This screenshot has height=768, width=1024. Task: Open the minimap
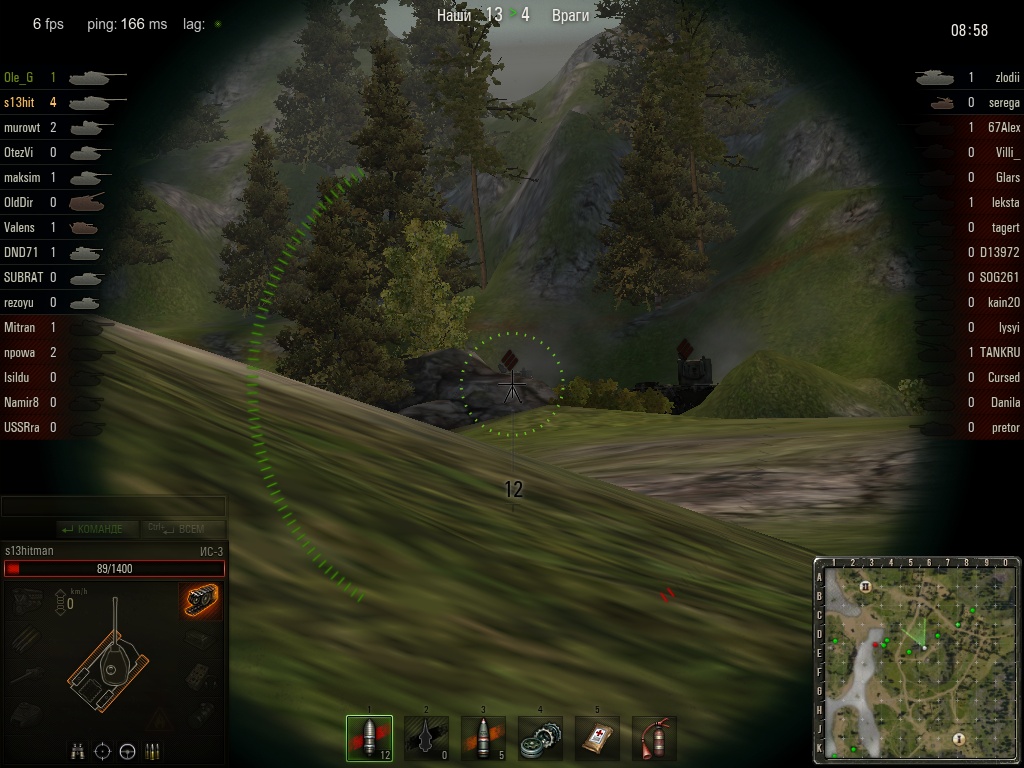[916, 660]
